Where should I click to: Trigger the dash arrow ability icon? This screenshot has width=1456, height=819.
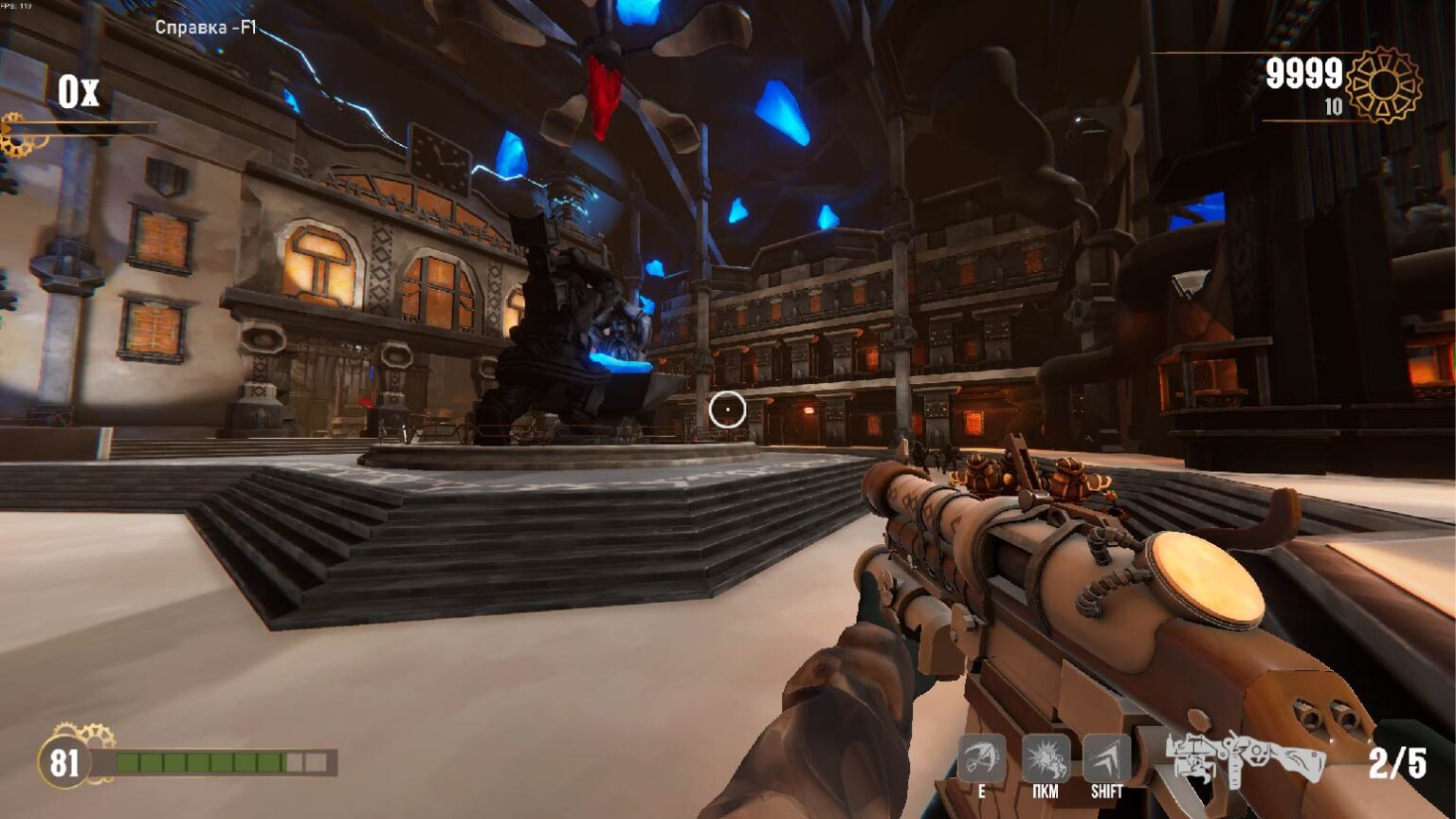[x=1106, y=758]
